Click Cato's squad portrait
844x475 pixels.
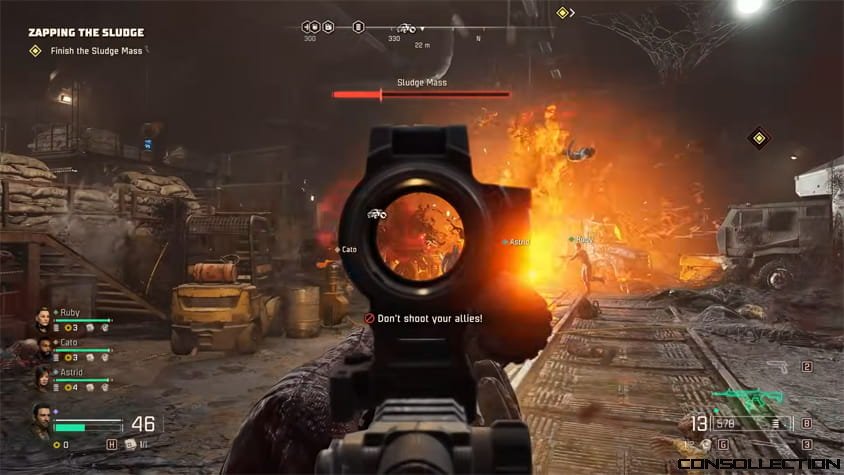coord(44,349)
